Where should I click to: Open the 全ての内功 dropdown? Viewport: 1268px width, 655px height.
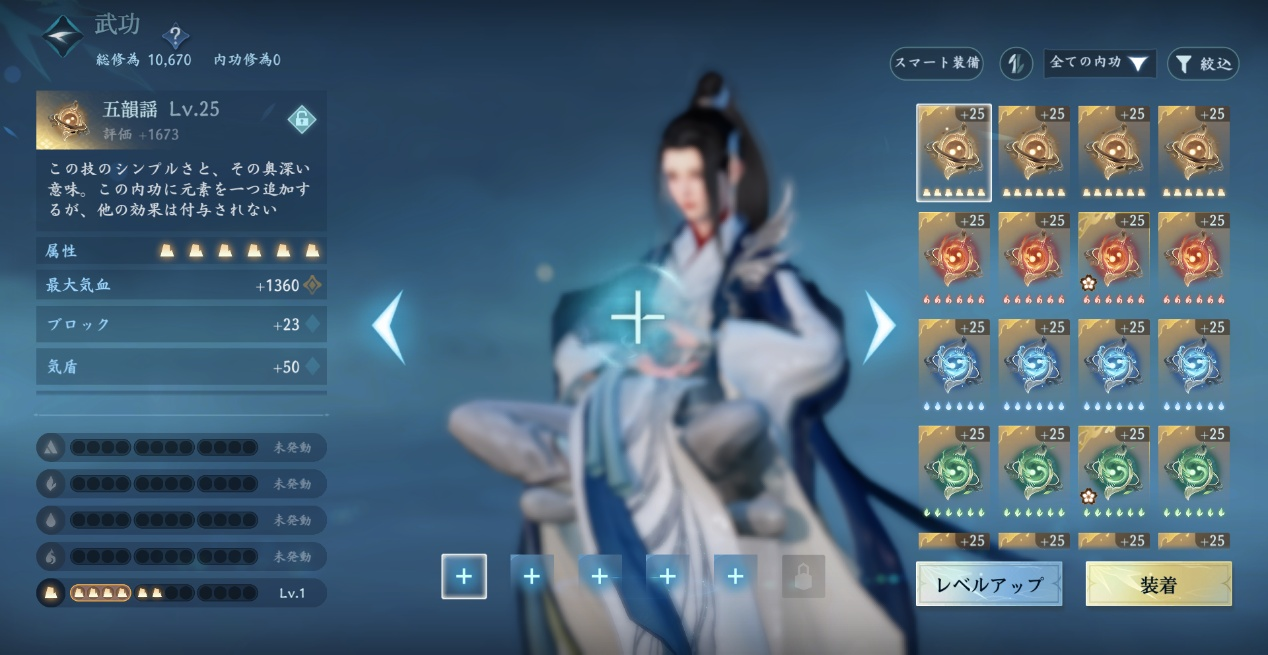tap(1099, 64)
